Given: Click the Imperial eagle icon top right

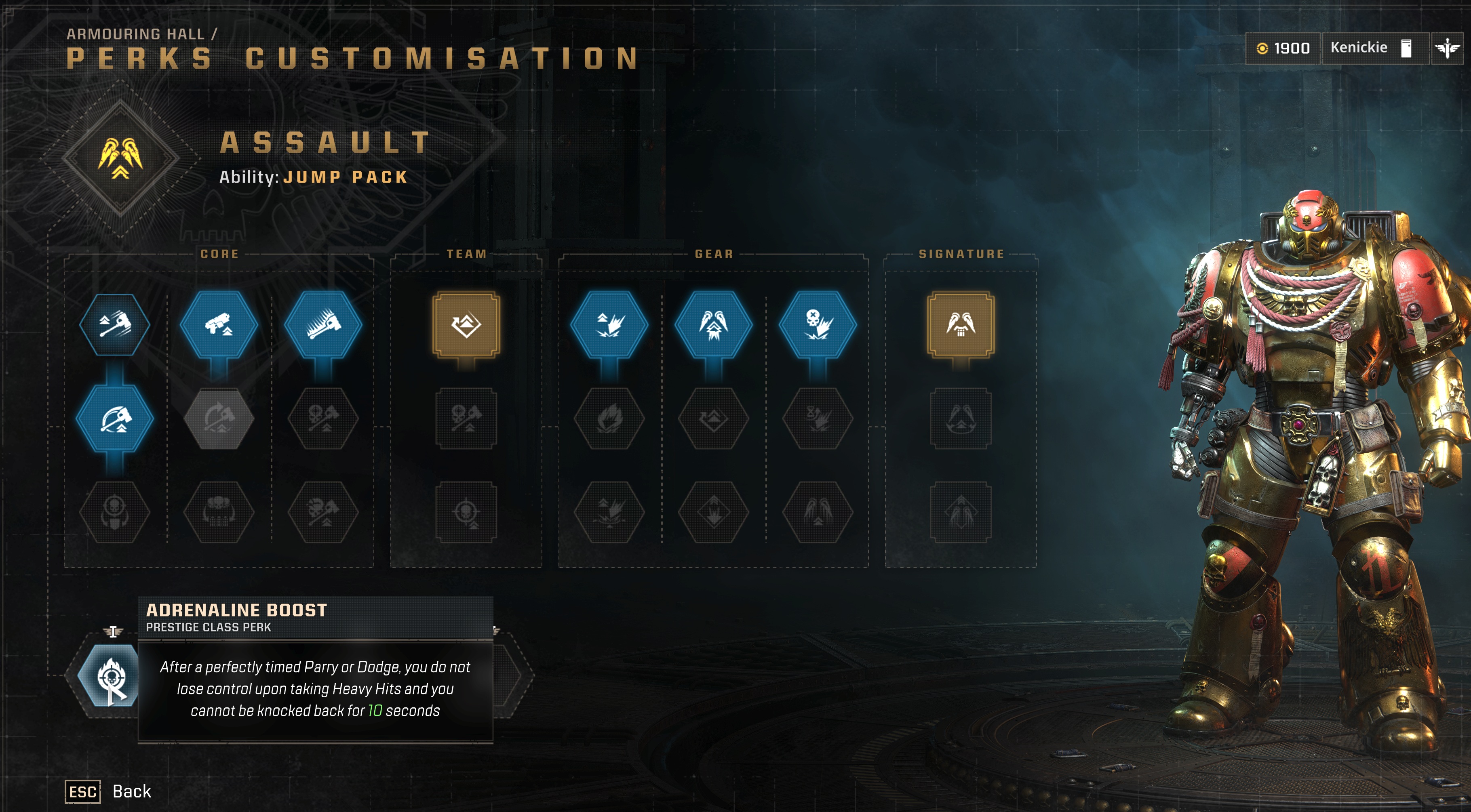Looking at the screenshot, I should (1449, 48).
